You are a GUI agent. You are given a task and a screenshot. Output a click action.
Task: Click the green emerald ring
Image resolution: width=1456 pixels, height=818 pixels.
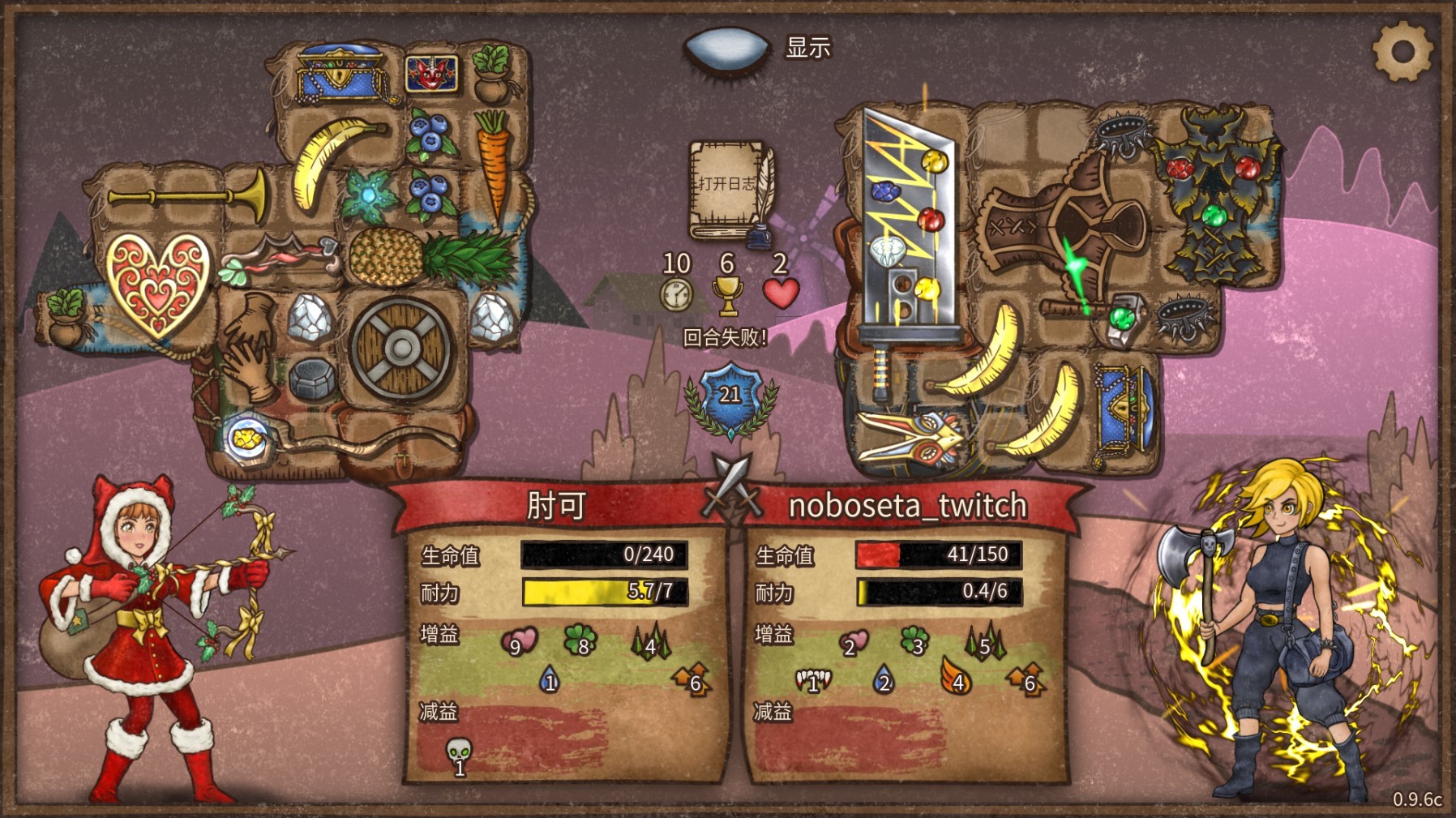tap(1124, 319)
